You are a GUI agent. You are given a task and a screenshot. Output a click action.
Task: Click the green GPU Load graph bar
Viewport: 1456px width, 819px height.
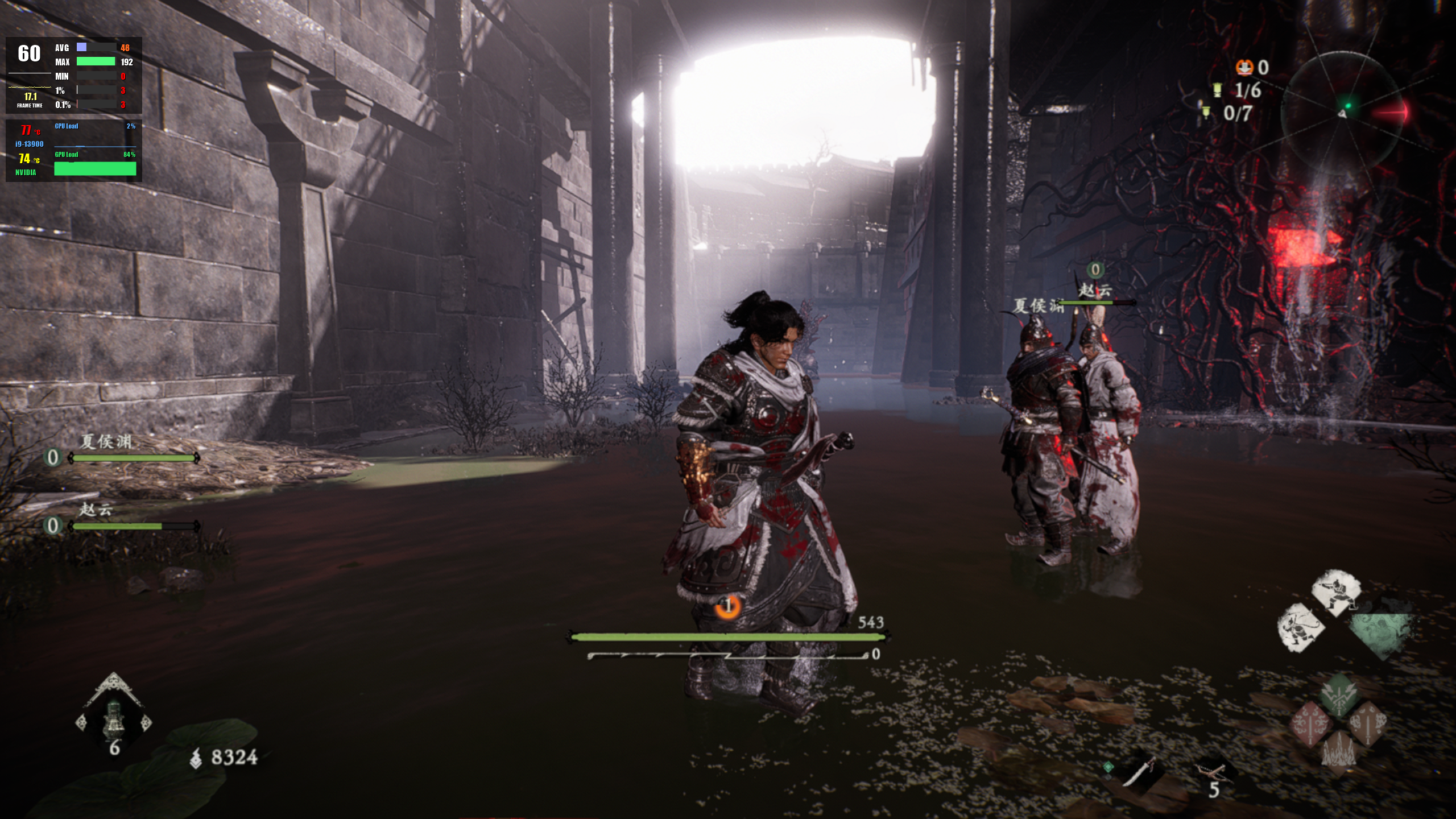(95, 168)
